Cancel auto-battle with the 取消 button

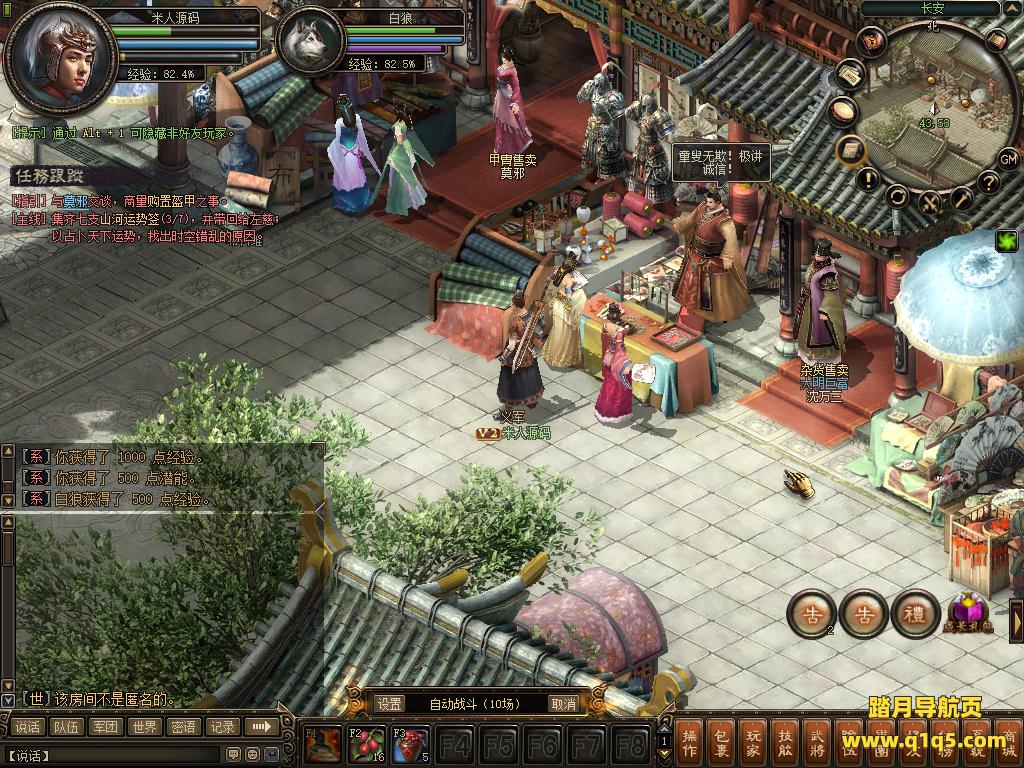point(563,704)
